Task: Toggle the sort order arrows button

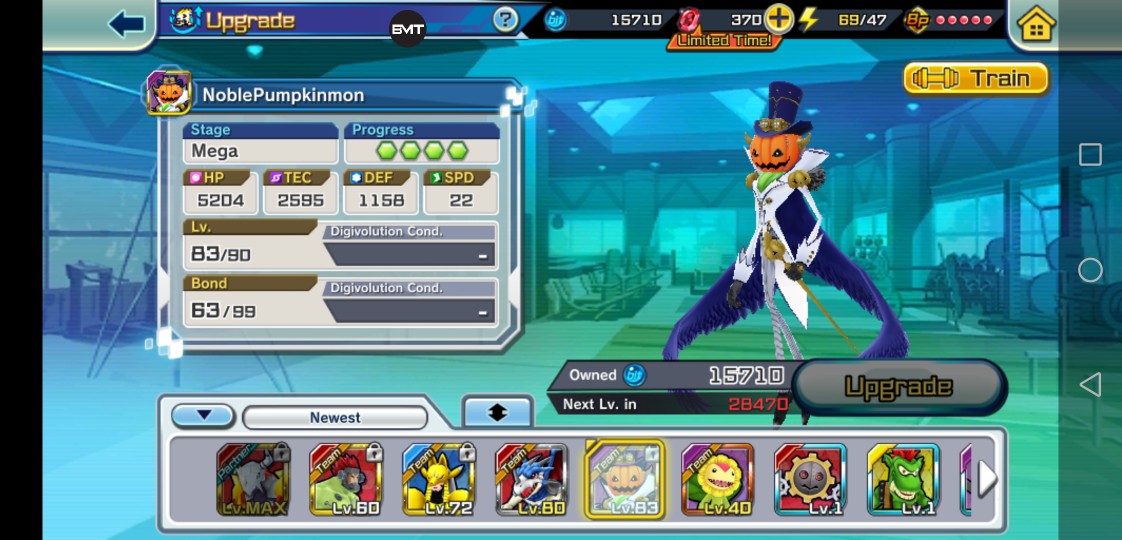Action: coord(497,412)
